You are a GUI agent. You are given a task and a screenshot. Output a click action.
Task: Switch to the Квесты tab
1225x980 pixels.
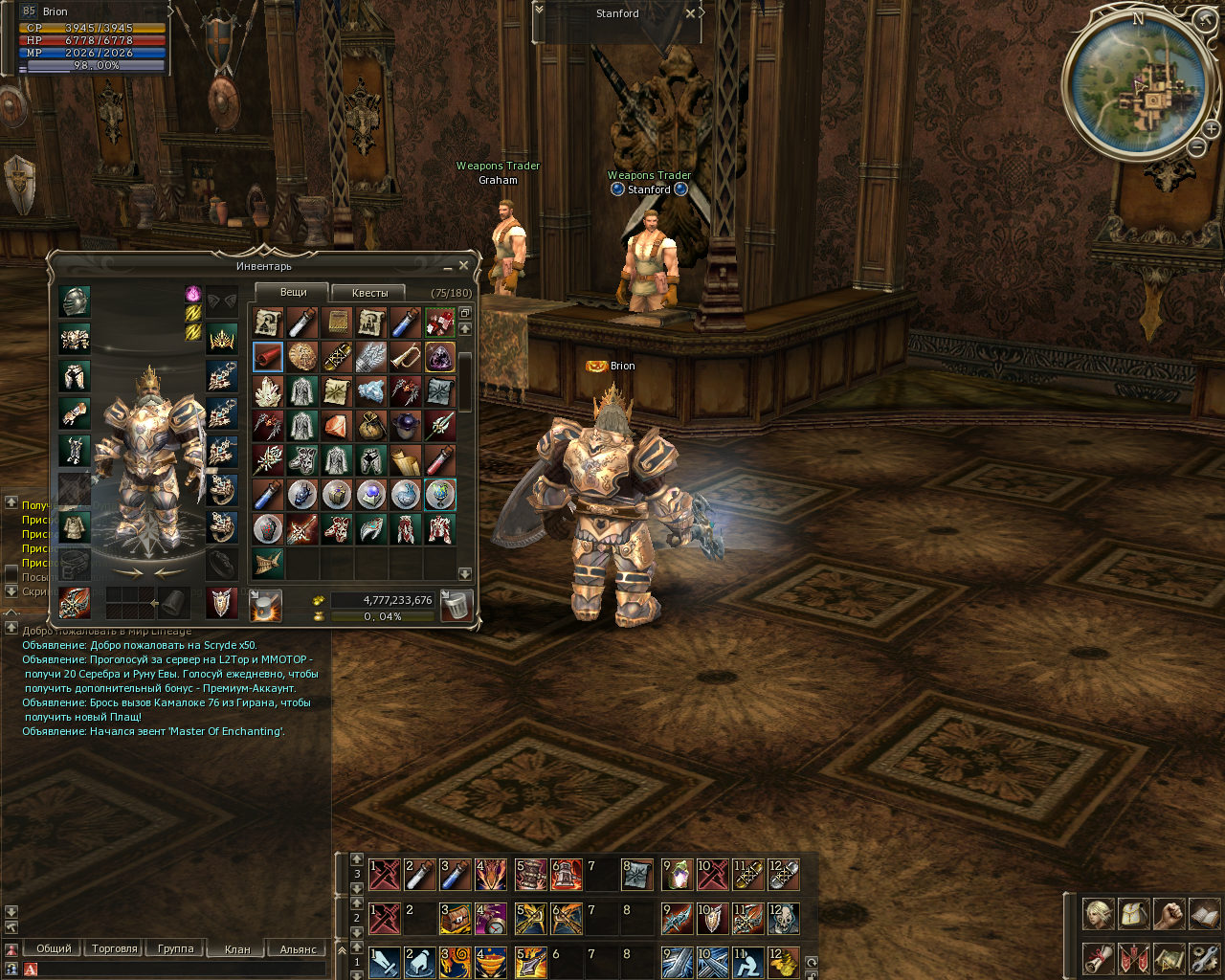click(369, 293)
